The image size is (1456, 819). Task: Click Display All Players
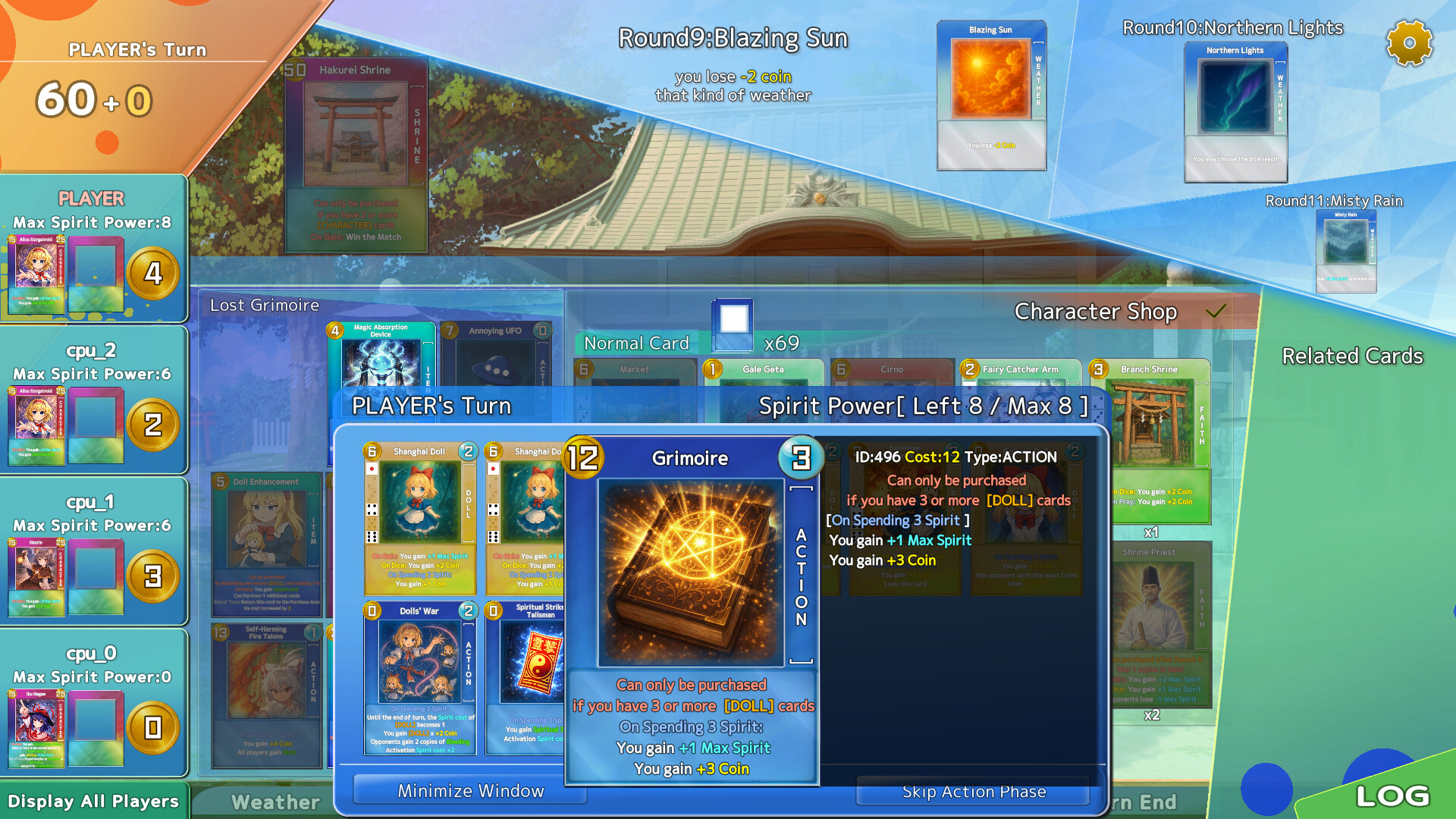91,801
